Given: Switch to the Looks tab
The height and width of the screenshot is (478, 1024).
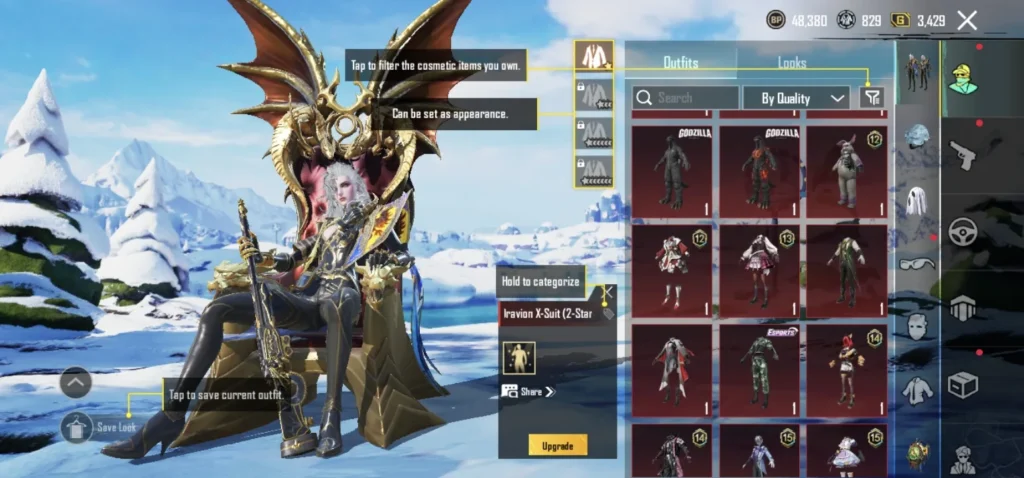Looking at the screenshot, I should tap(791, 63).
